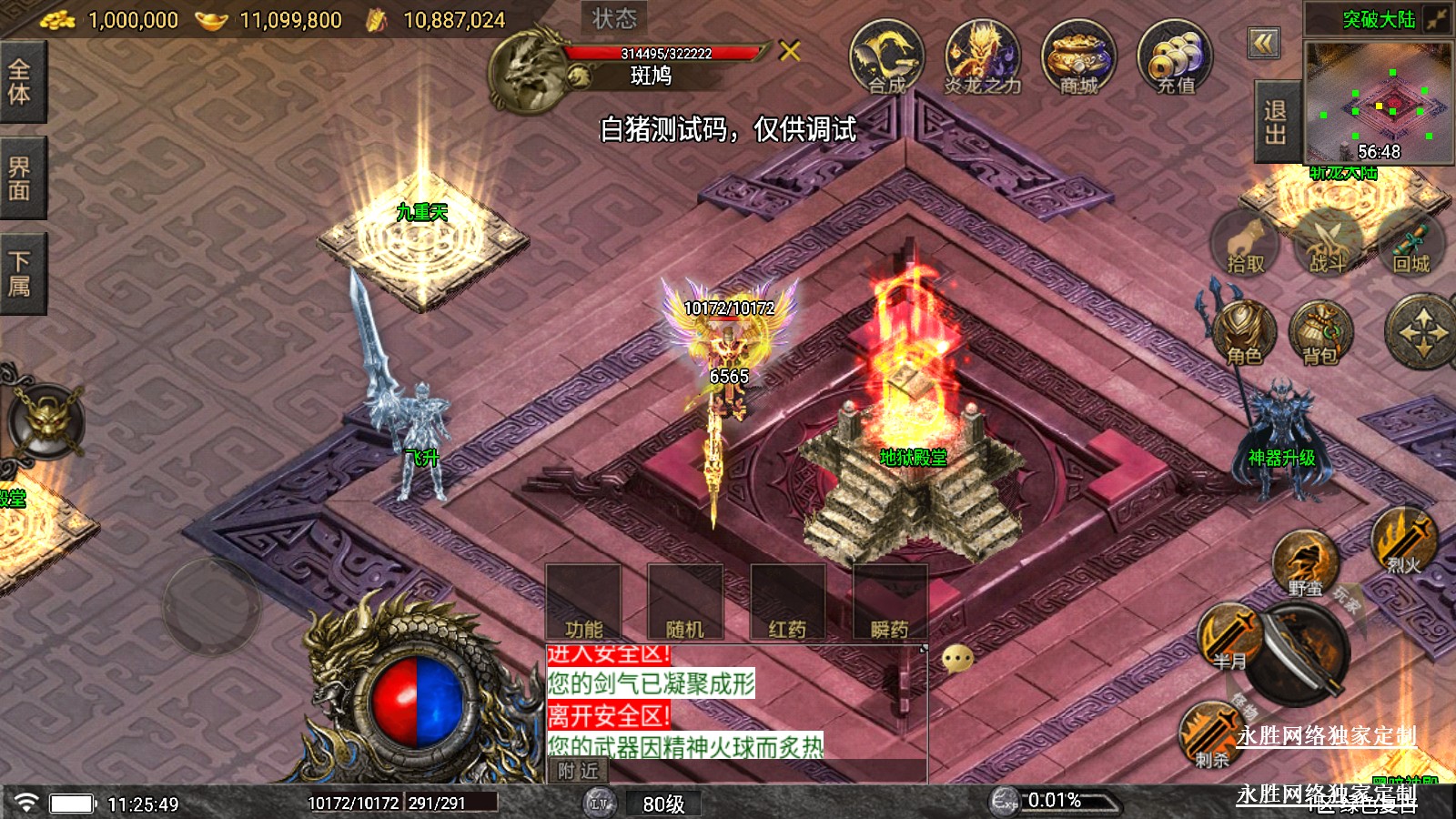The height and width of the screenshot is (819, 1456).
Task: Click the 退出 exit button
Action: pos(1276,122)
